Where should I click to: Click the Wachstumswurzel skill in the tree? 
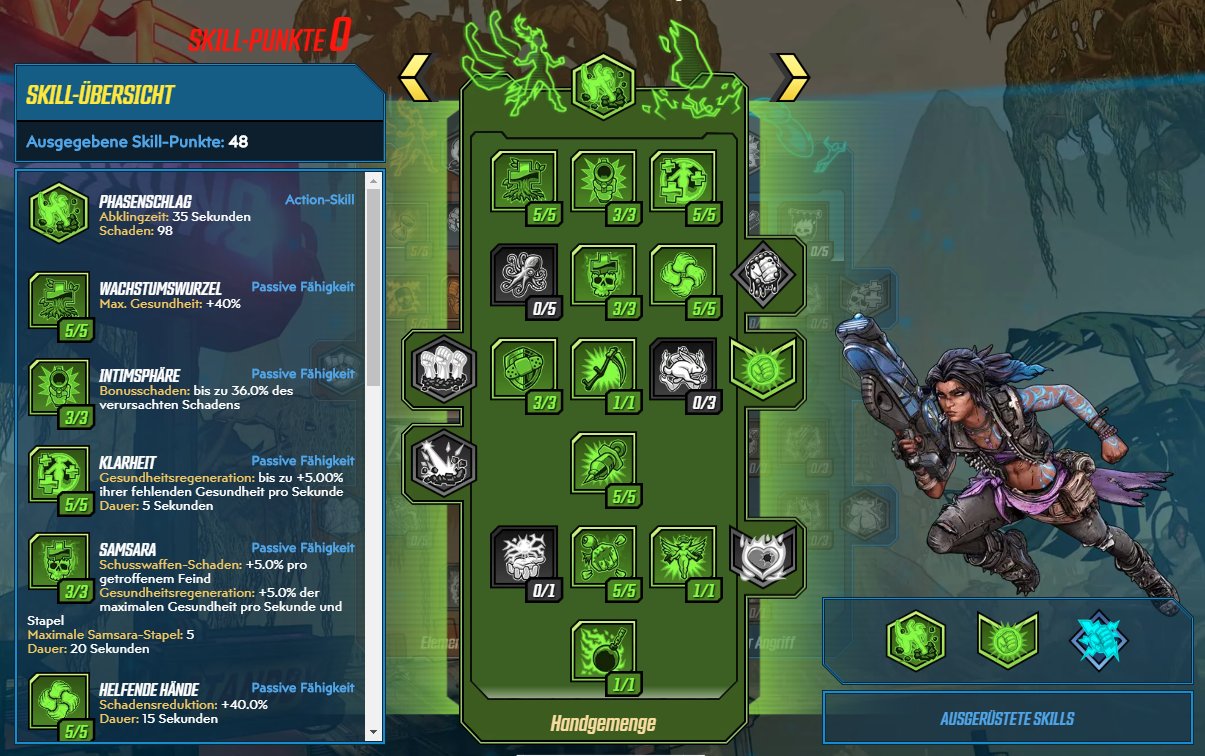pyautogui.click(x=524, y=181)
